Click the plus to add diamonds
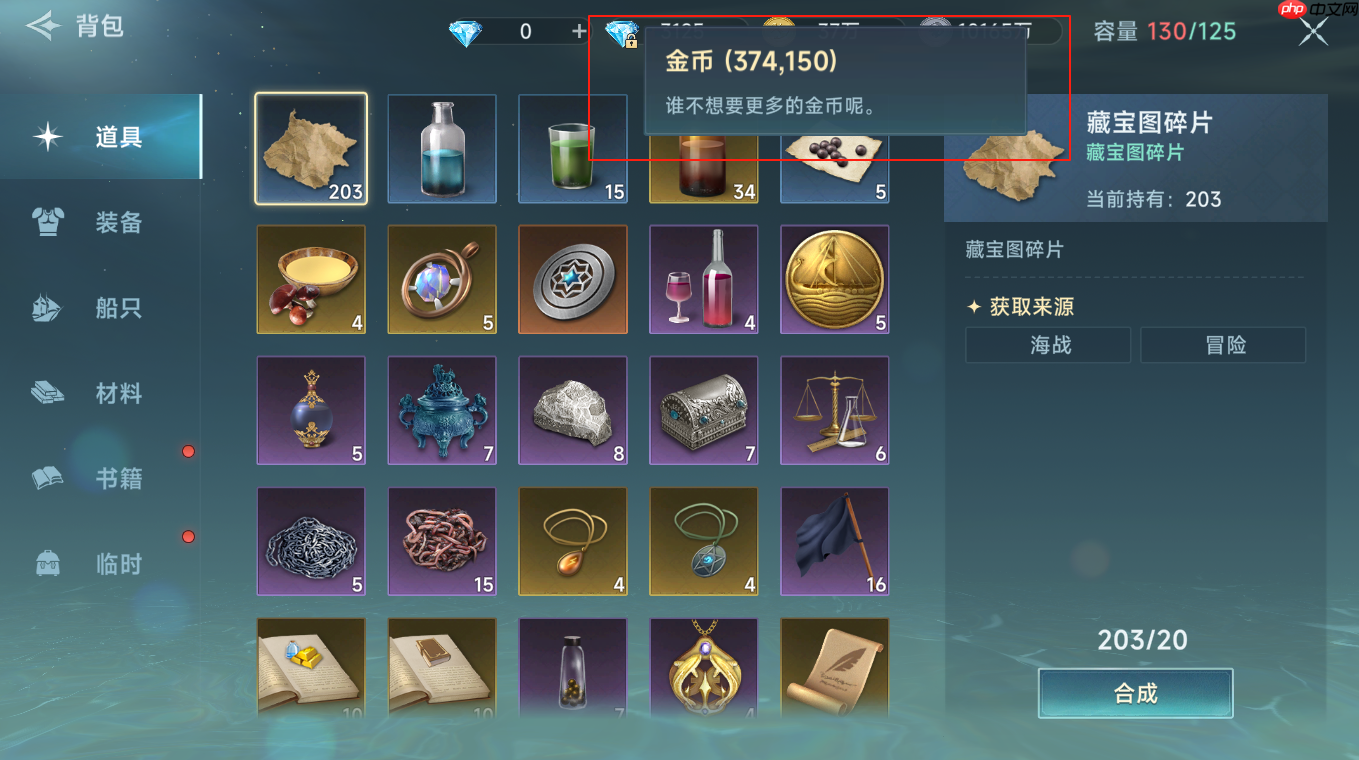The width and height of the screenshot is (1359, 760). point(578,31)
